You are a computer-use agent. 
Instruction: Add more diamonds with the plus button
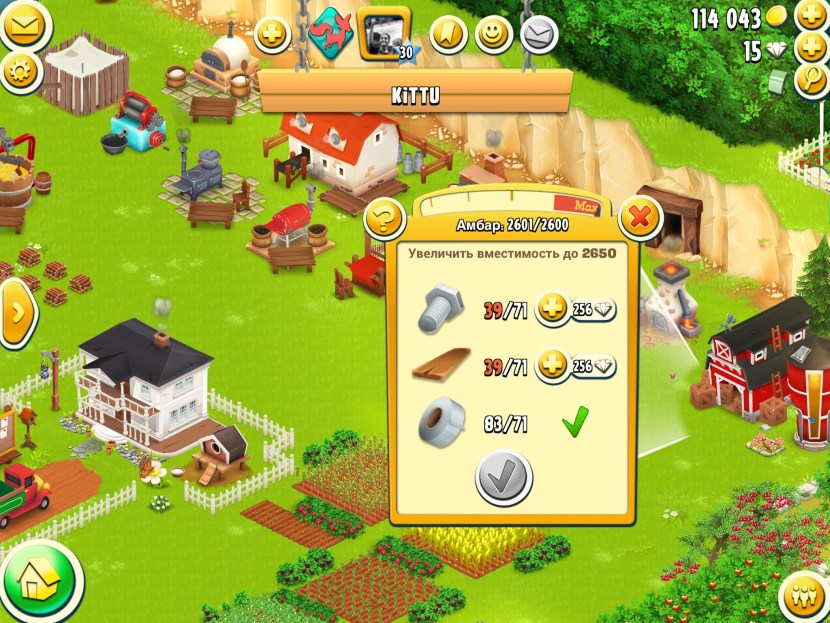pyautogui.click(x=811, y=48)
